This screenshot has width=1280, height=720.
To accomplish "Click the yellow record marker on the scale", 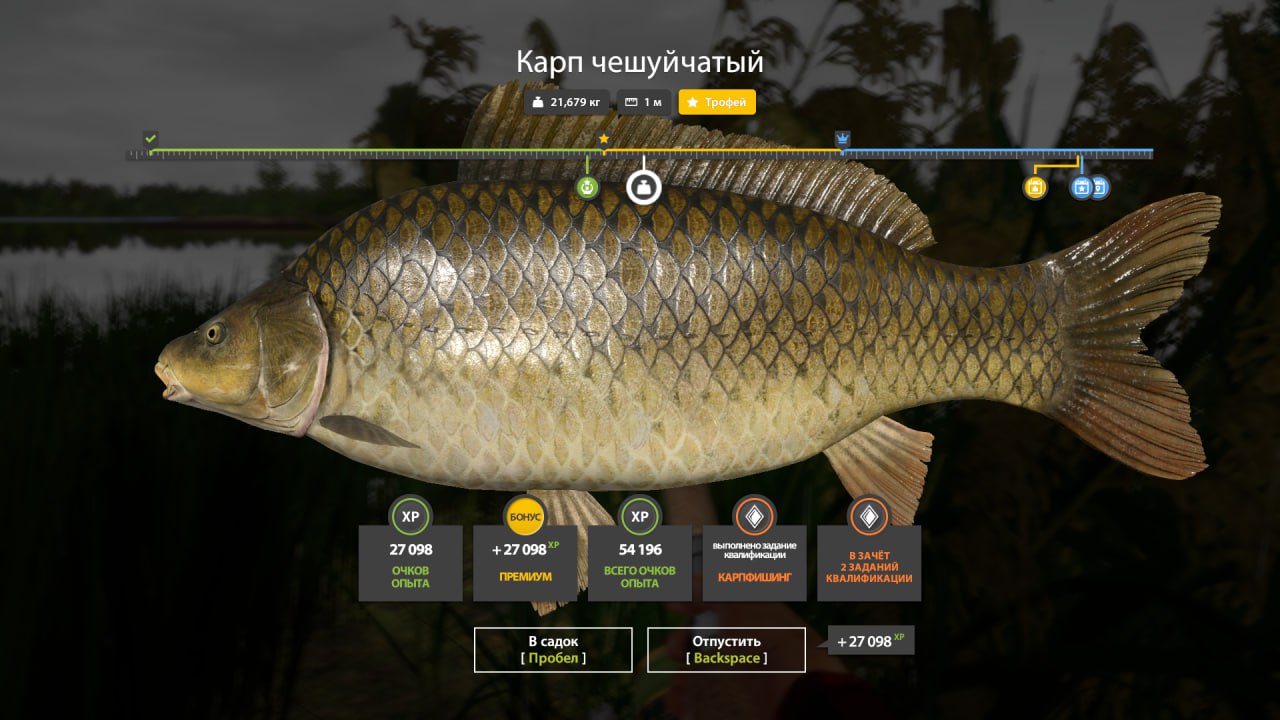I will tap(1035, 187).
